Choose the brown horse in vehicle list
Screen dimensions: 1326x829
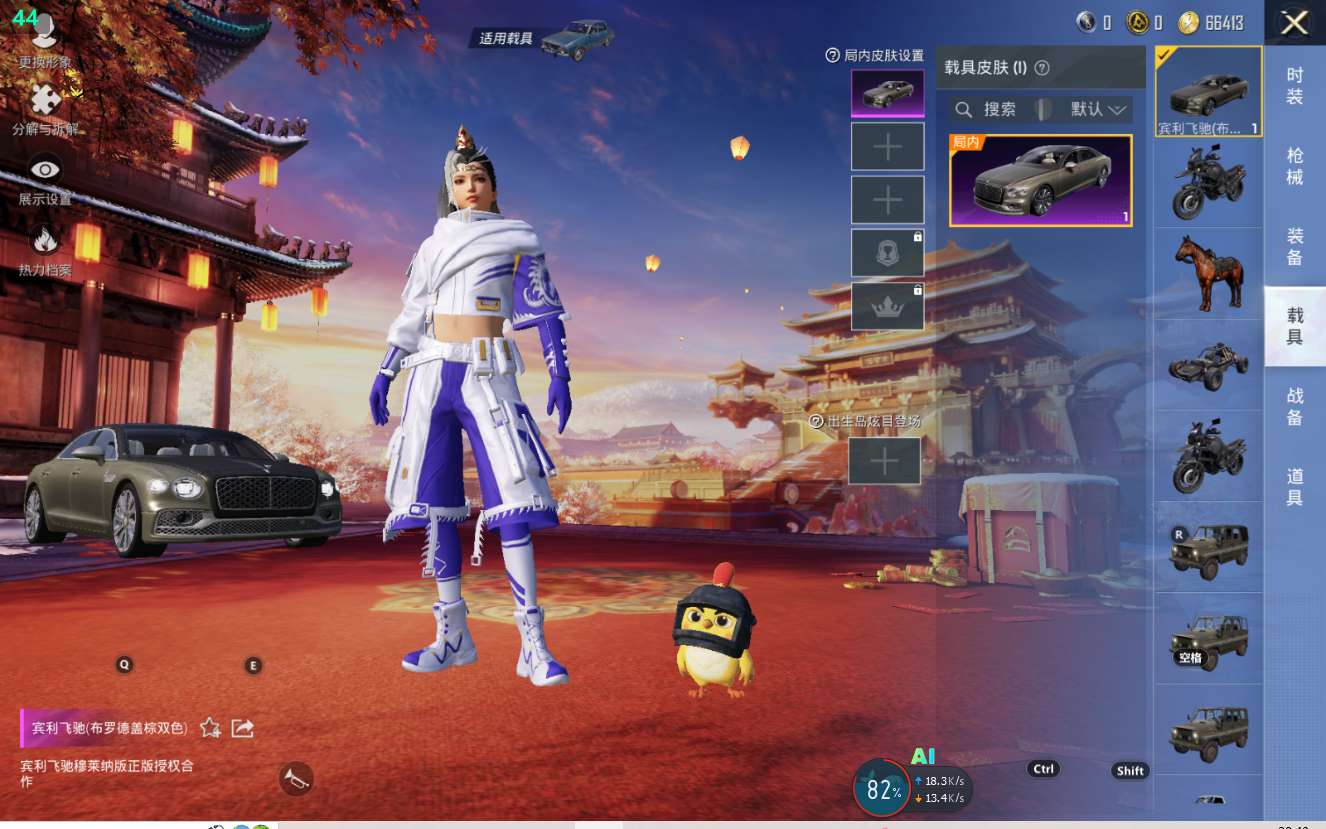[1208, 272]
